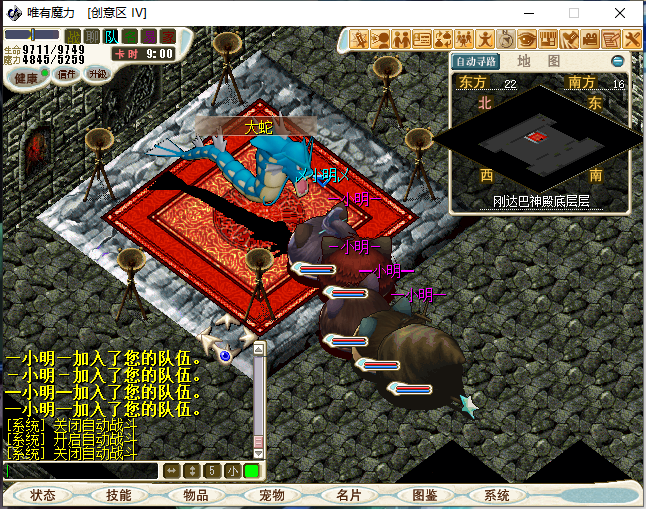Open the 状态 status menu
Viewport: 646px width, 509px height.
(x=43, y=495)
